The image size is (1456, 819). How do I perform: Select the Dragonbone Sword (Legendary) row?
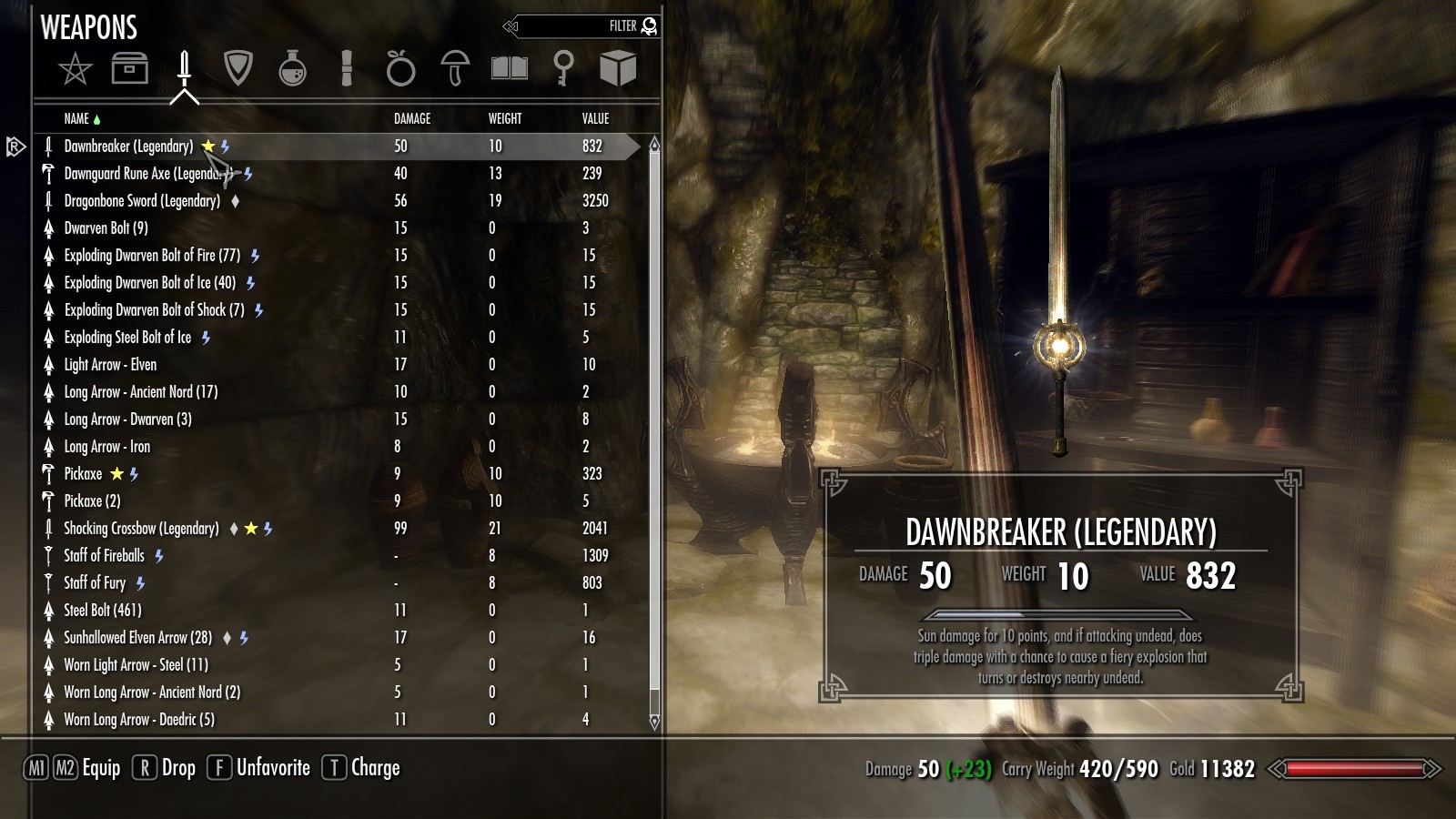tap(142, 201)
